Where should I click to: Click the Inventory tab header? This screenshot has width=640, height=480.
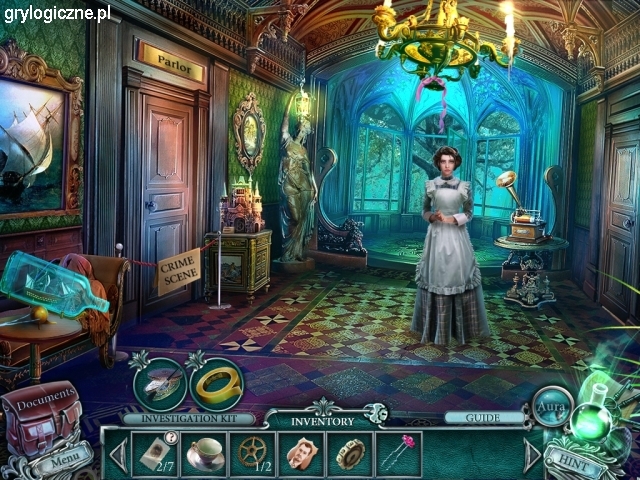coord(321,420)
